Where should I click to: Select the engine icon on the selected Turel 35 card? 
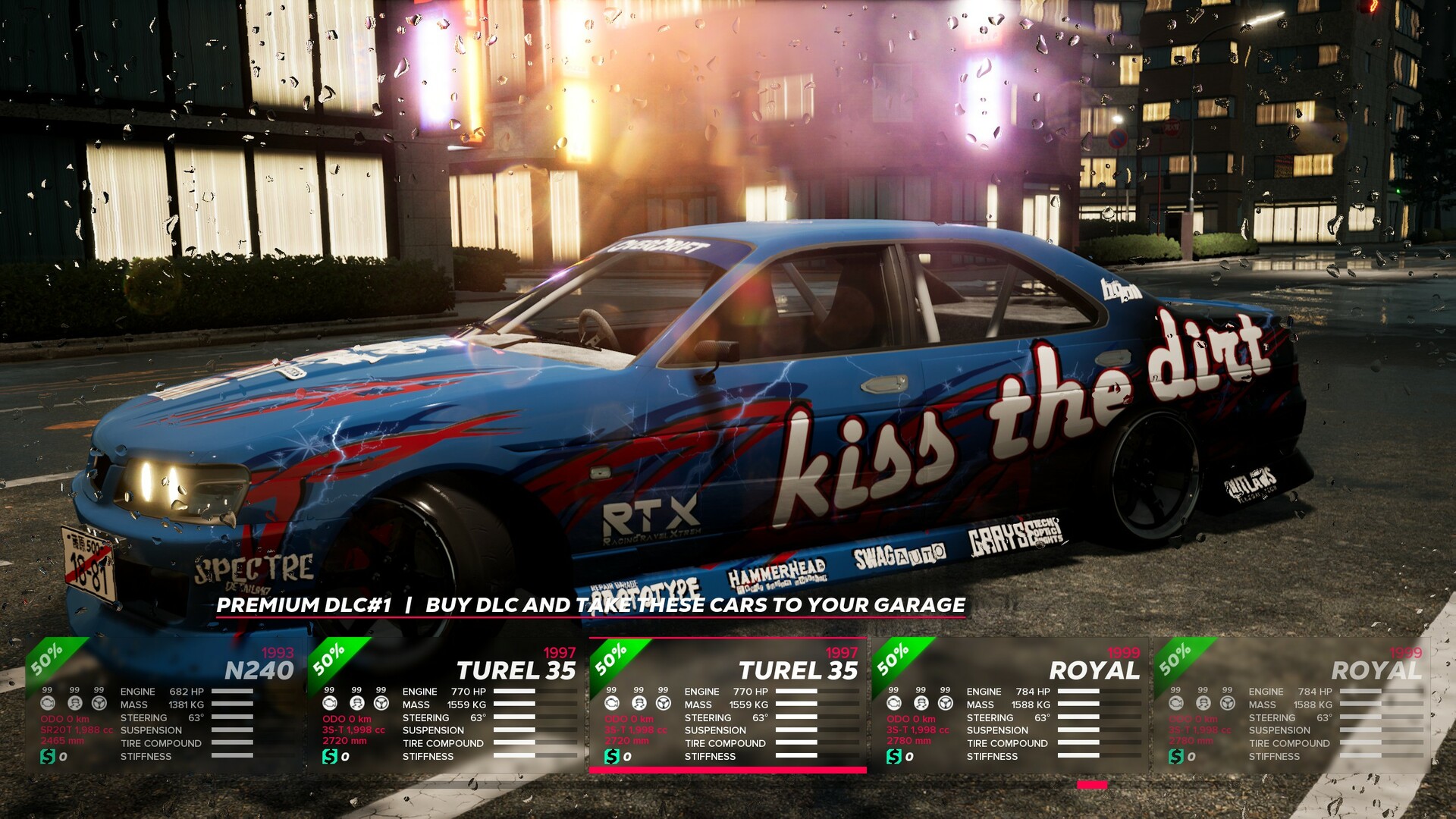pos(612,704)
